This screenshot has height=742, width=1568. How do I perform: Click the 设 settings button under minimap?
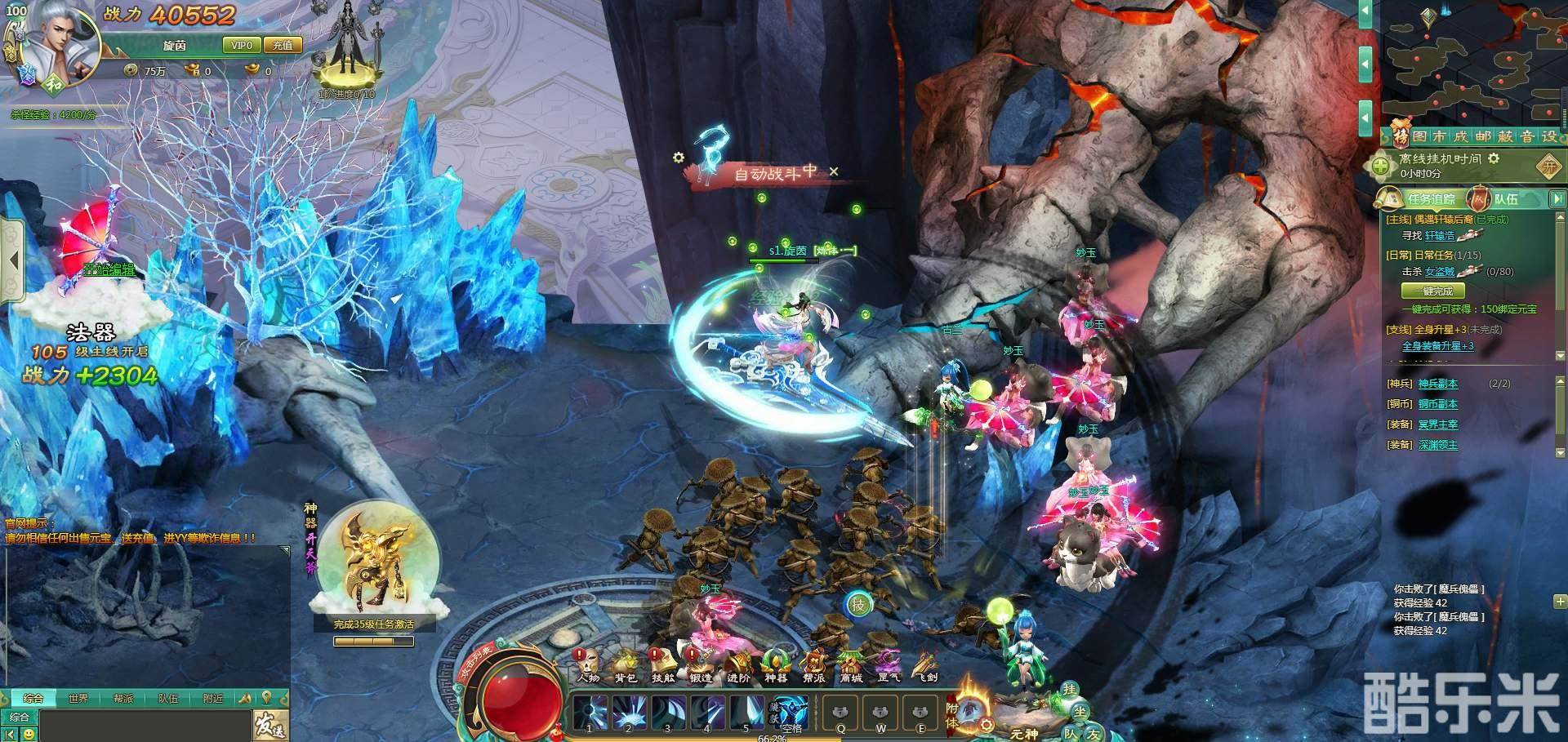pos(1548,137)
